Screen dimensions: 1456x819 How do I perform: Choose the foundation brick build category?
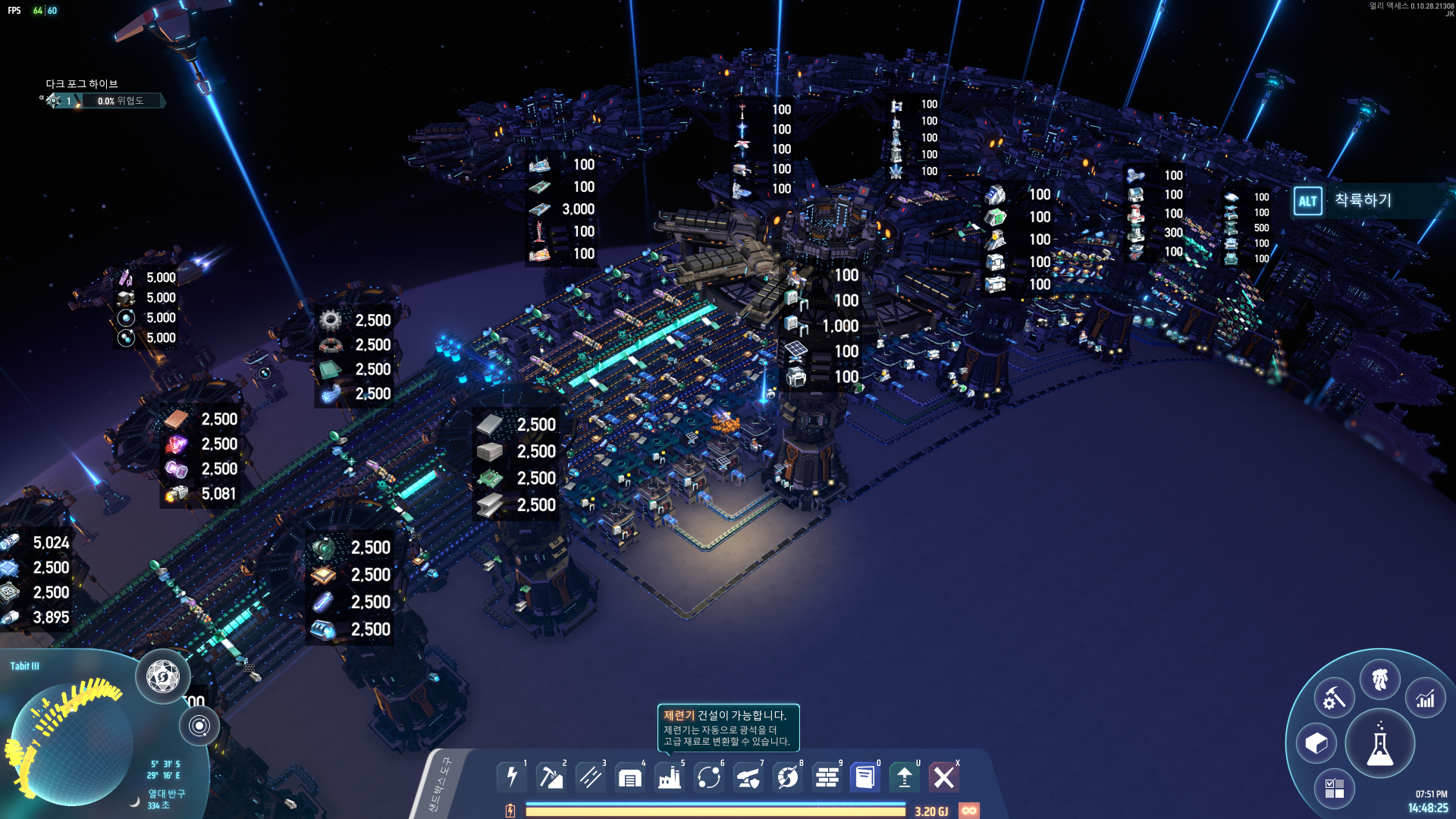tap(827, 777)
